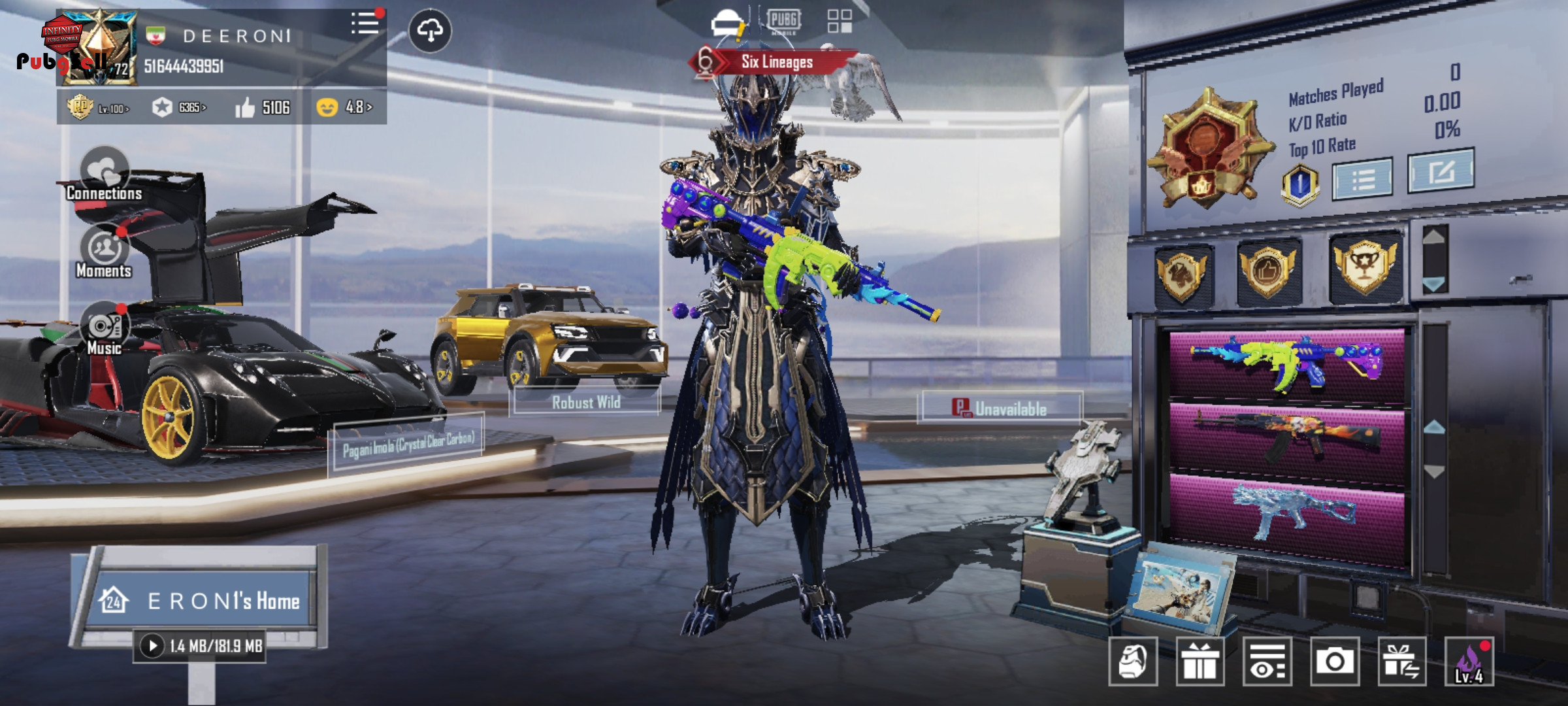This screenshot has width=1568, height=706.
Task: Tap the cloud download button
Action: coord(430,31)
